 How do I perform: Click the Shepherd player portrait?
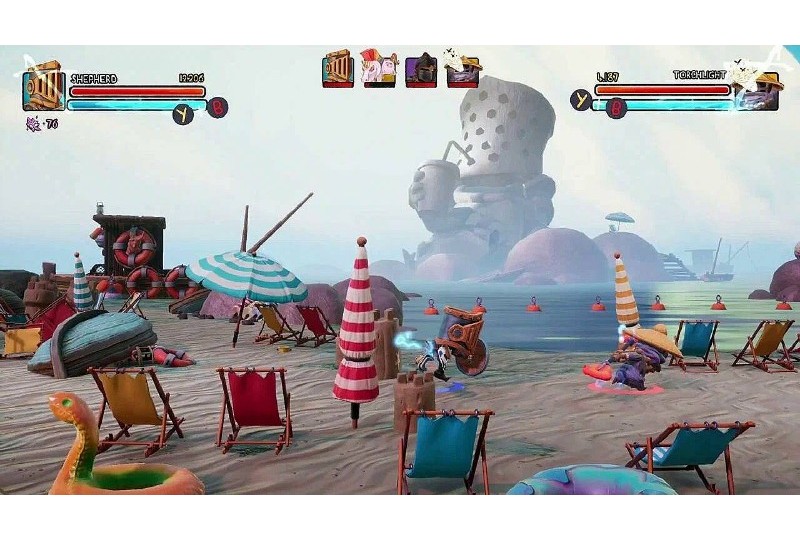point(43,90)
